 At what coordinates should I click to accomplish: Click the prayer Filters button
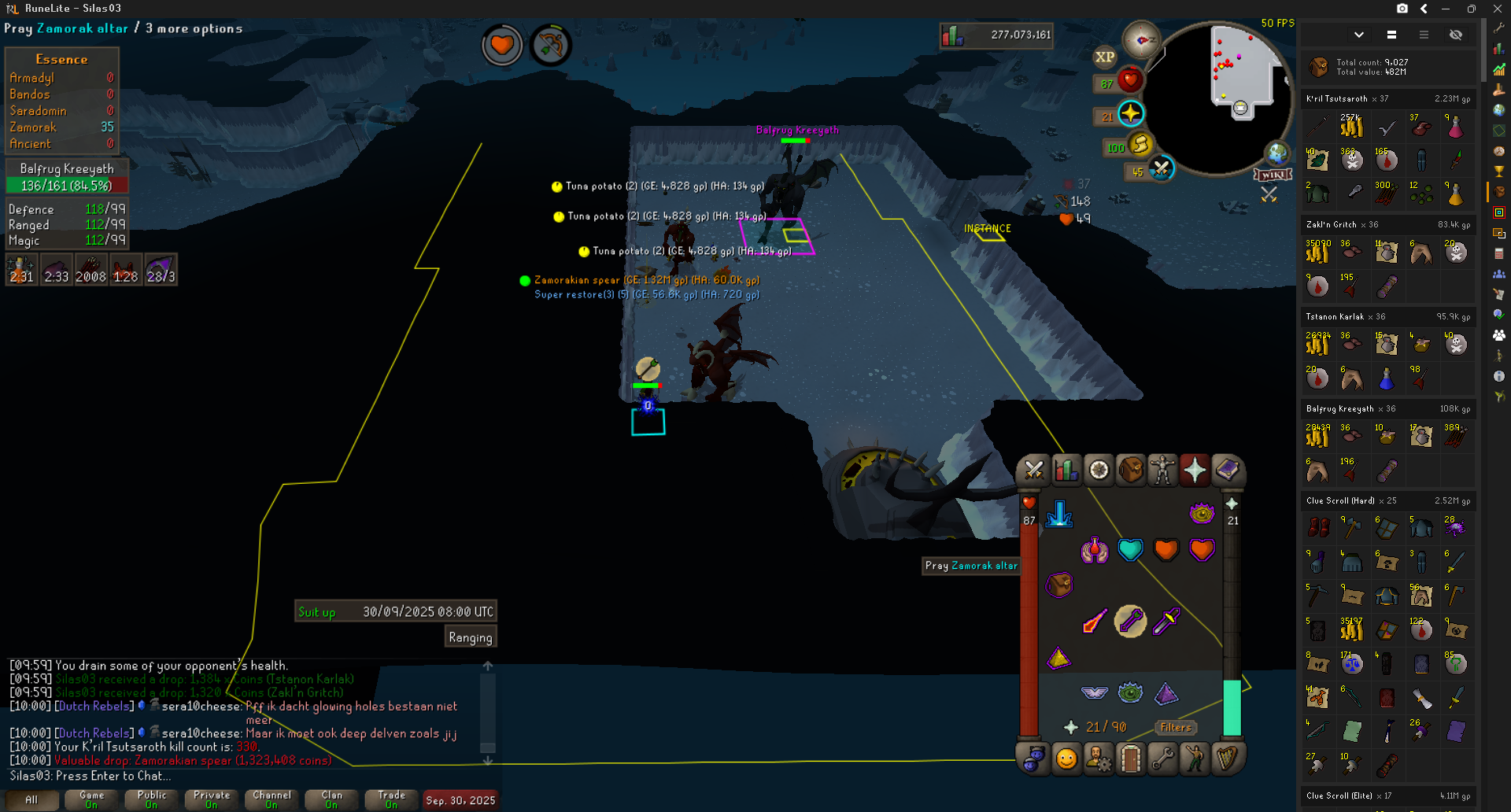1175,728
